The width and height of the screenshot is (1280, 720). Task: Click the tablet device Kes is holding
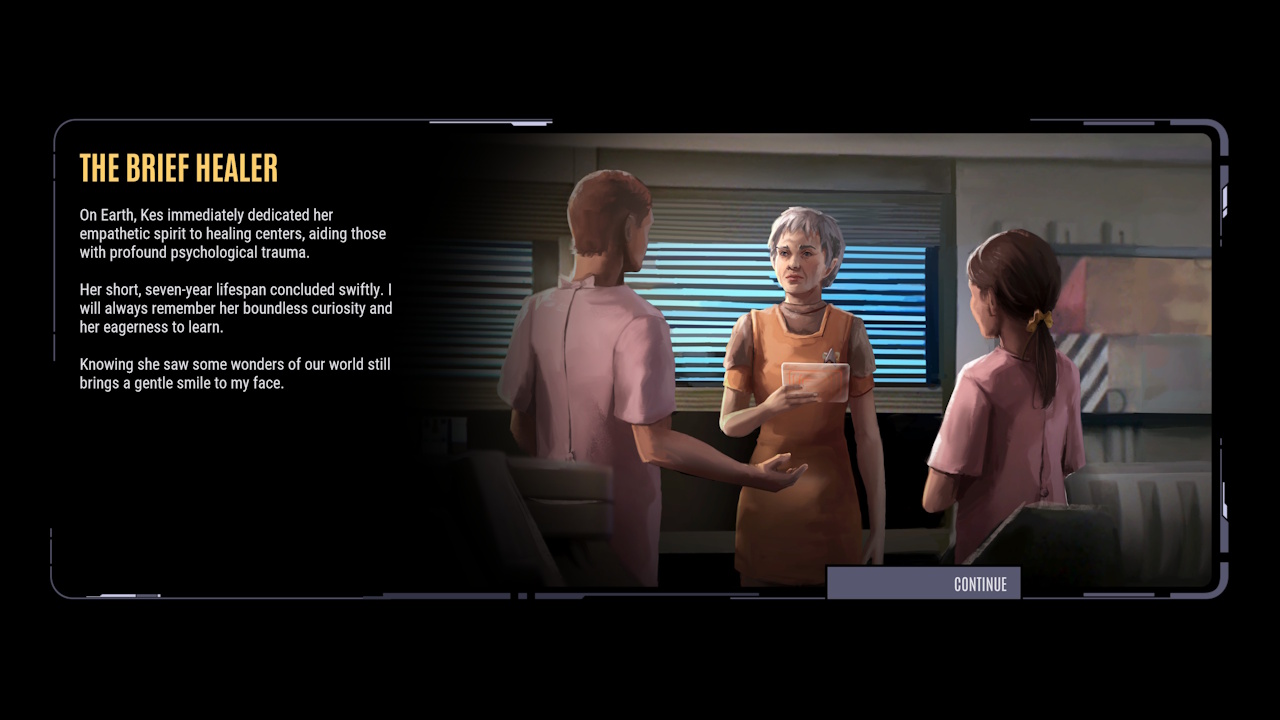815,383
